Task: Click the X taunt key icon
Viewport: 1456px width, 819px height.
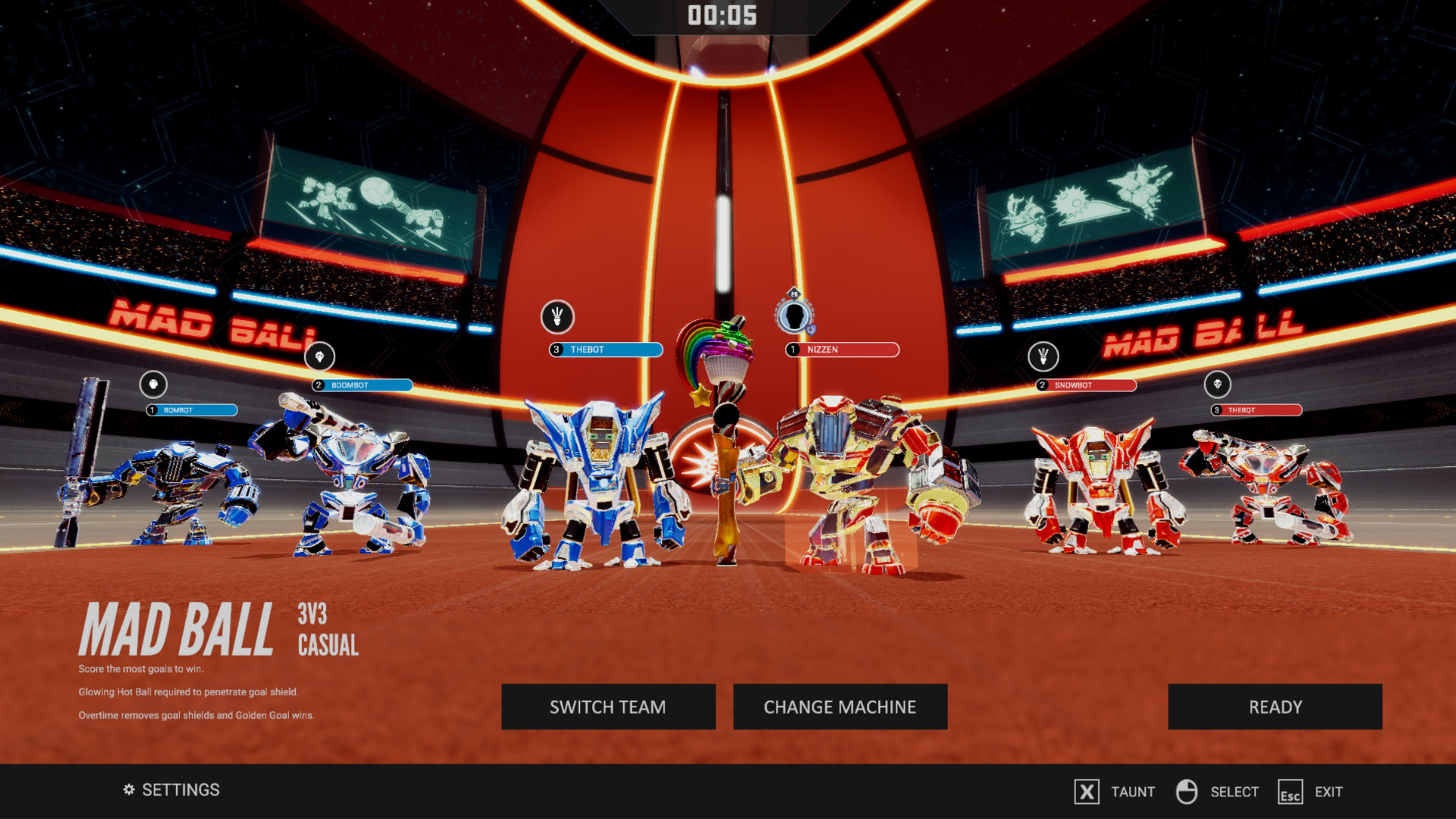Action: (1087, 792)
